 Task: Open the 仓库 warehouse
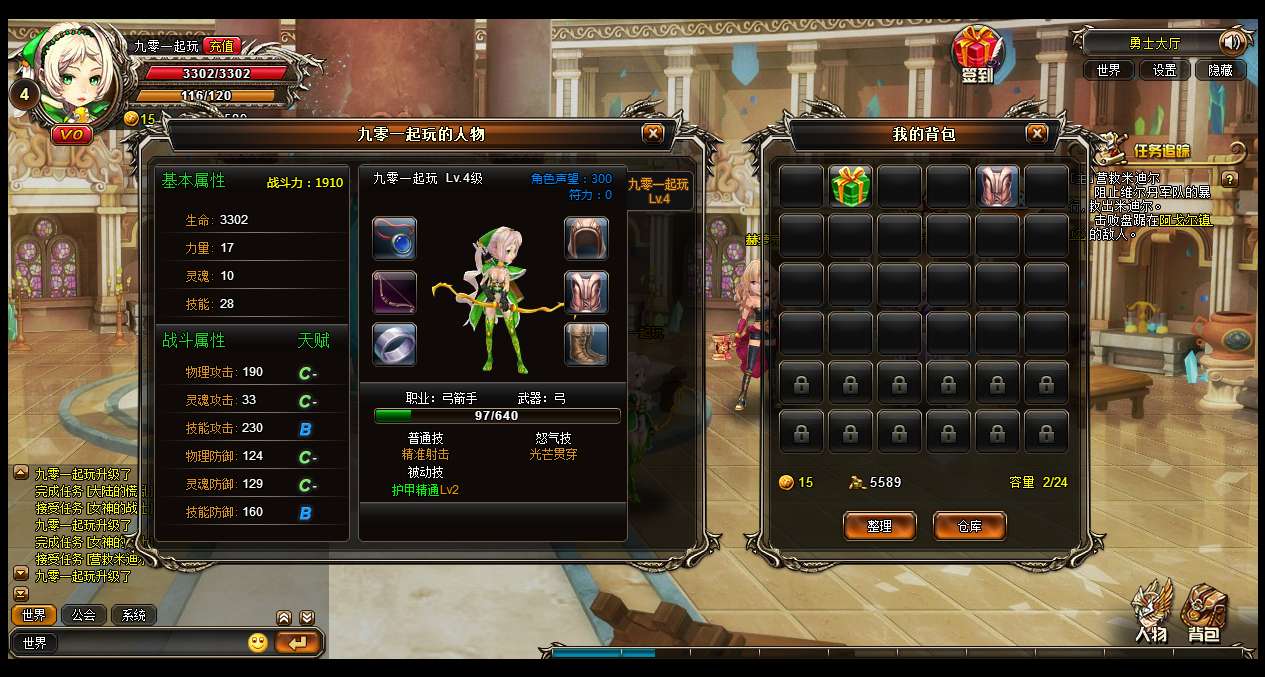point(969,526)
